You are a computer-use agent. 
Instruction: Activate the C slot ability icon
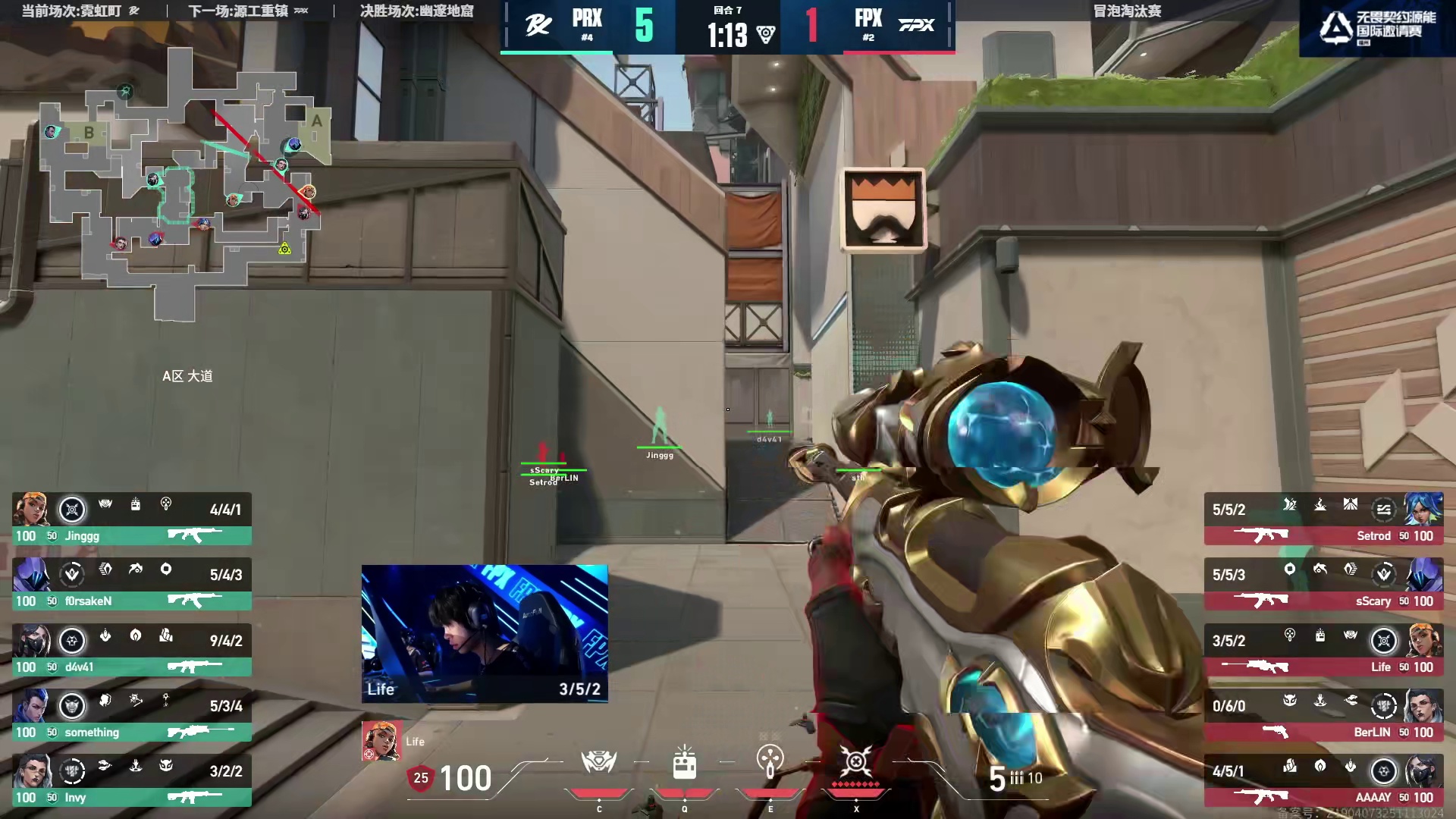click(598, 762)
